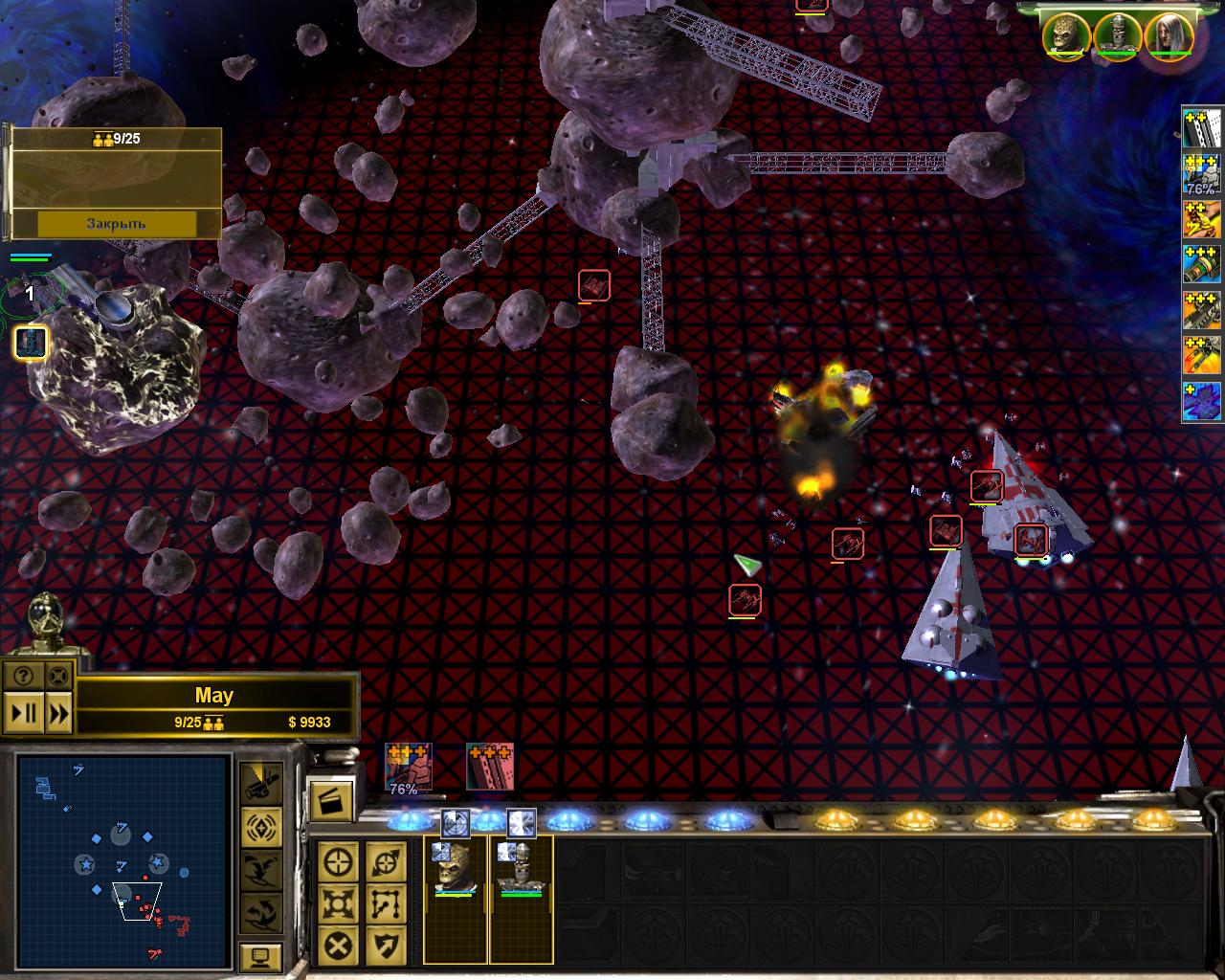Choose the crosshair attack command button
1225x980 pixels.
(339, 862)
